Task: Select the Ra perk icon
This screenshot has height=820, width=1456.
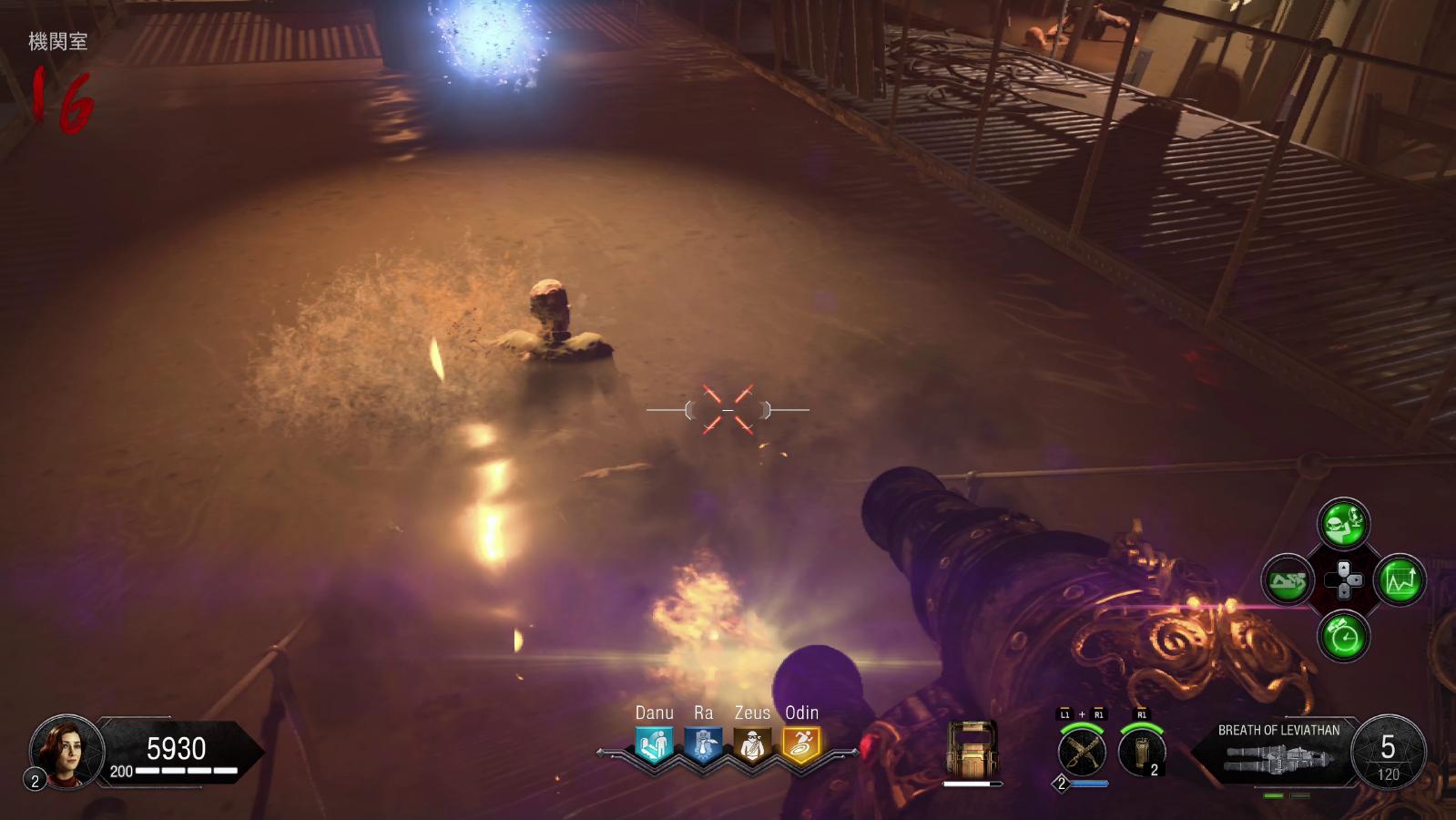Action: pyautogui.click(x=703, y=746)
